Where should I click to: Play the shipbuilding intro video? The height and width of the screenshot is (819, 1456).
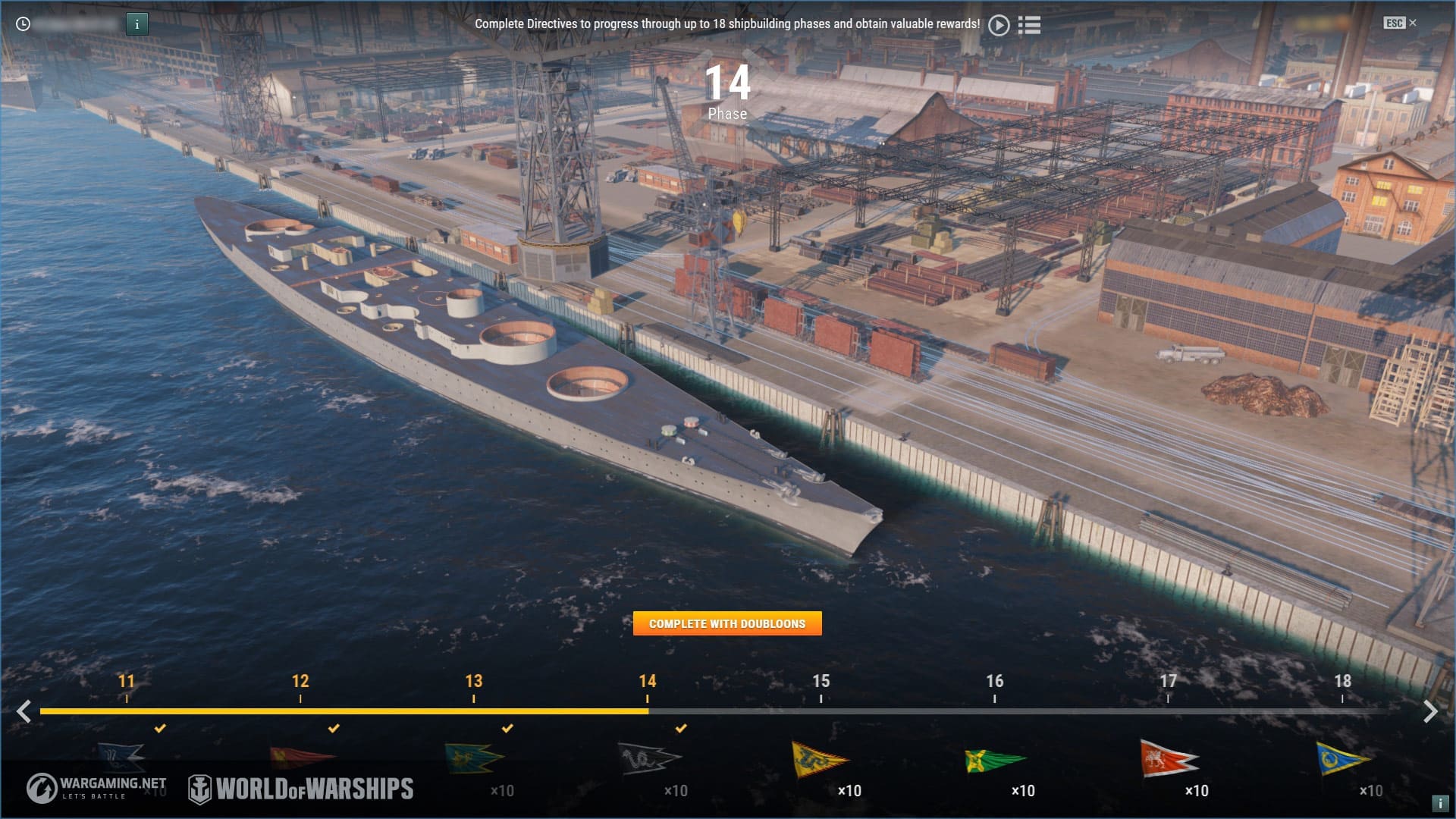[x=999, y=25]
